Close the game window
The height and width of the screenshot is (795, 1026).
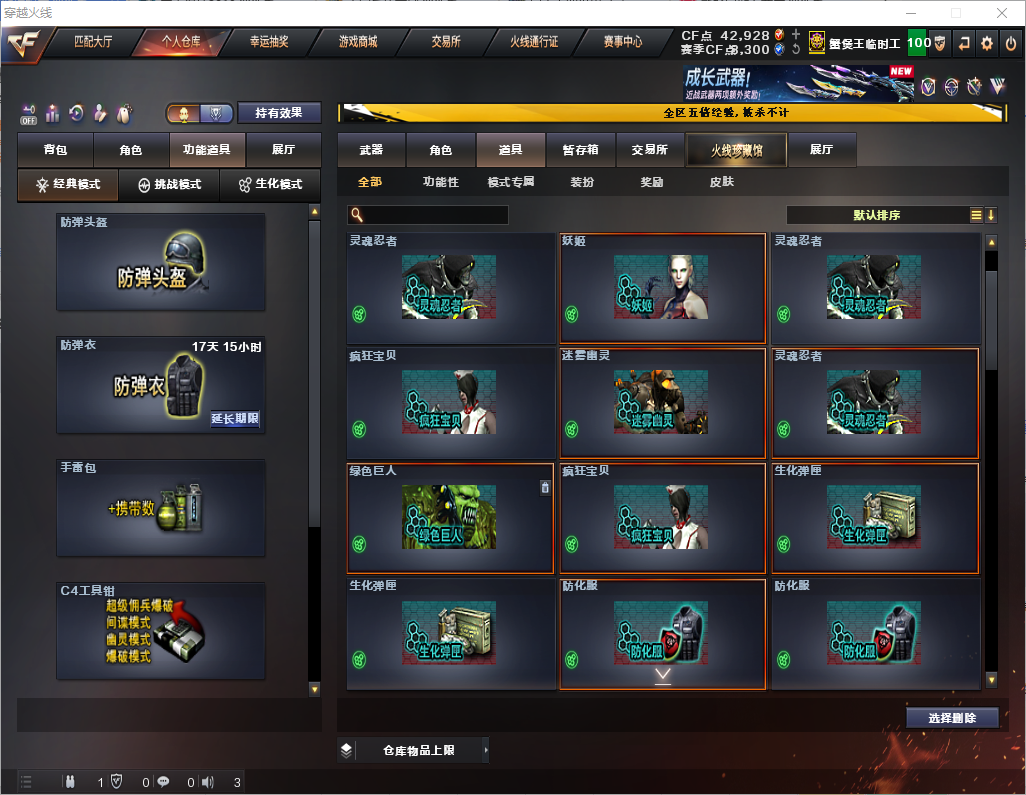[1001, 13]
